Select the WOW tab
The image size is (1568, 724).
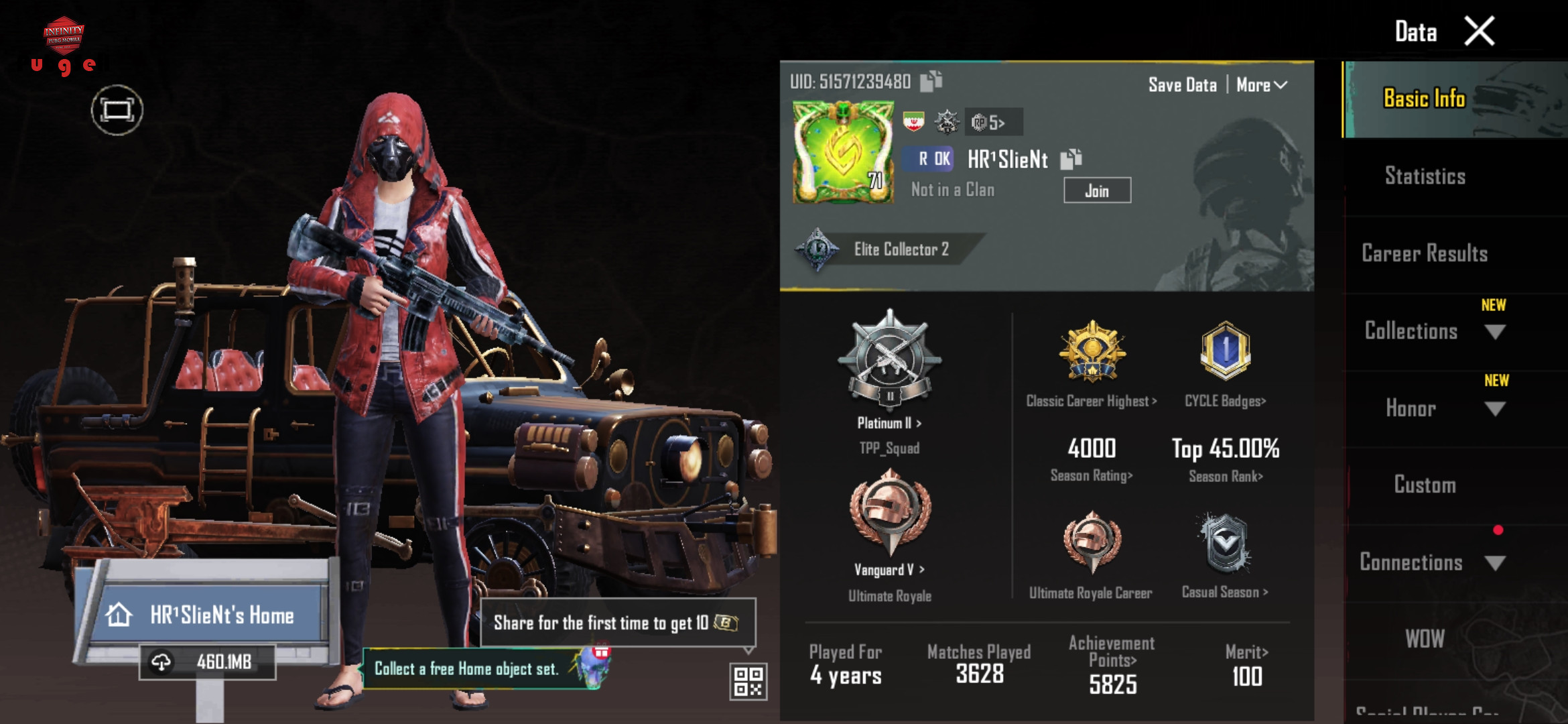coord(1425,639)
